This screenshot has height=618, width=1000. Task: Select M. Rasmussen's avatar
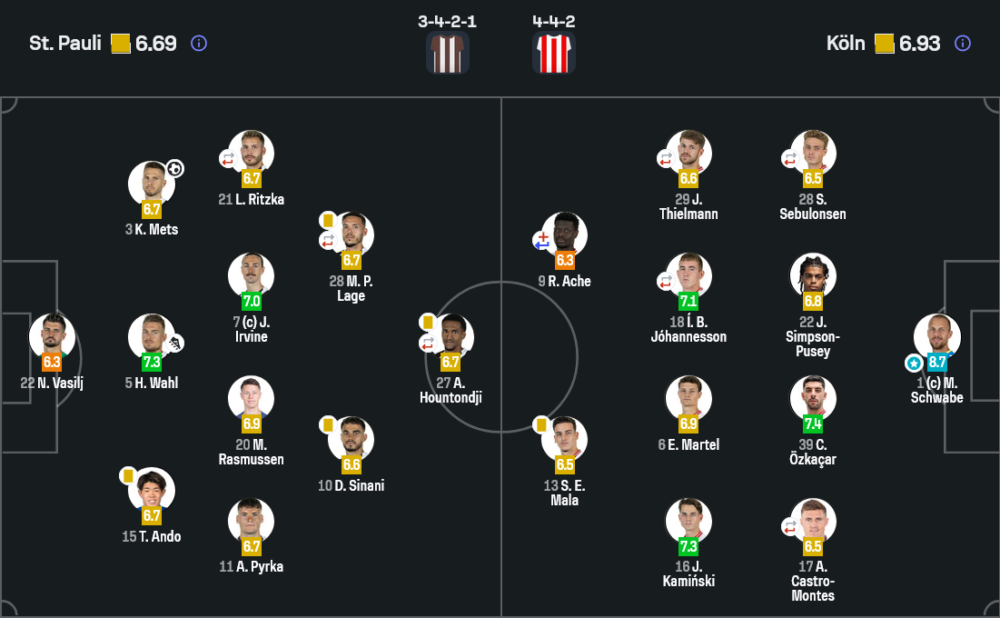[x=251, y=399]
